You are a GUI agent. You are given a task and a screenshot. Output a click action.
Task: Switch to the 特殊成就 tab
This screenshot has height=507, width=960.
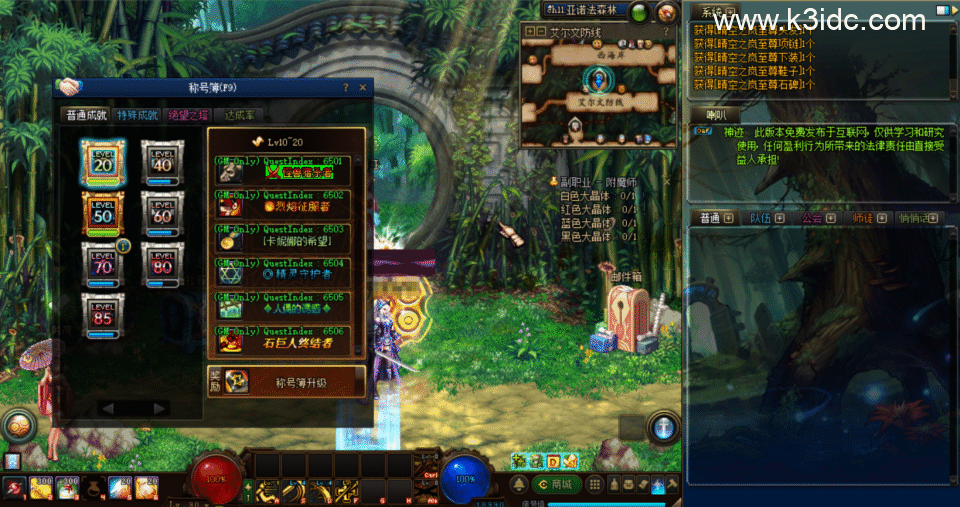click(137, 115)
